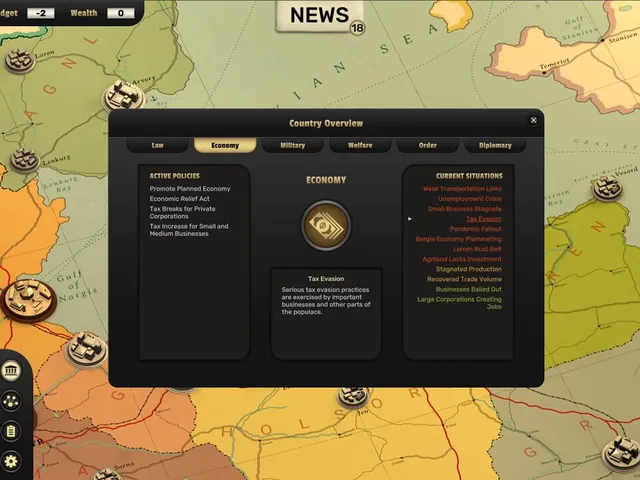Open the Military tab
Screen dimensions: 640x480
pos(292,145)
